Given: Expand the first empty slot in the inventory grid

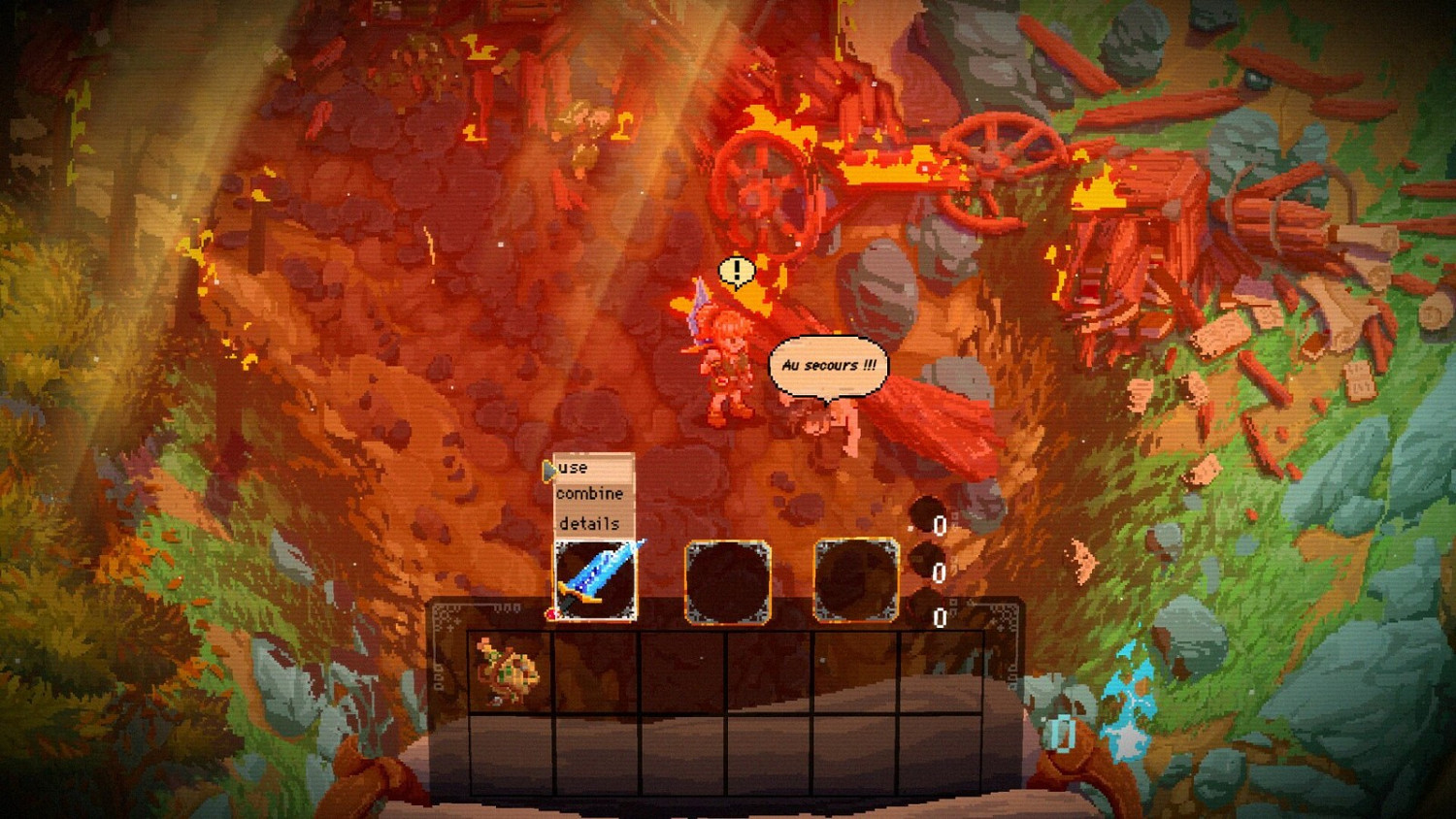Looking at the screenshot, I should point(595,672).
